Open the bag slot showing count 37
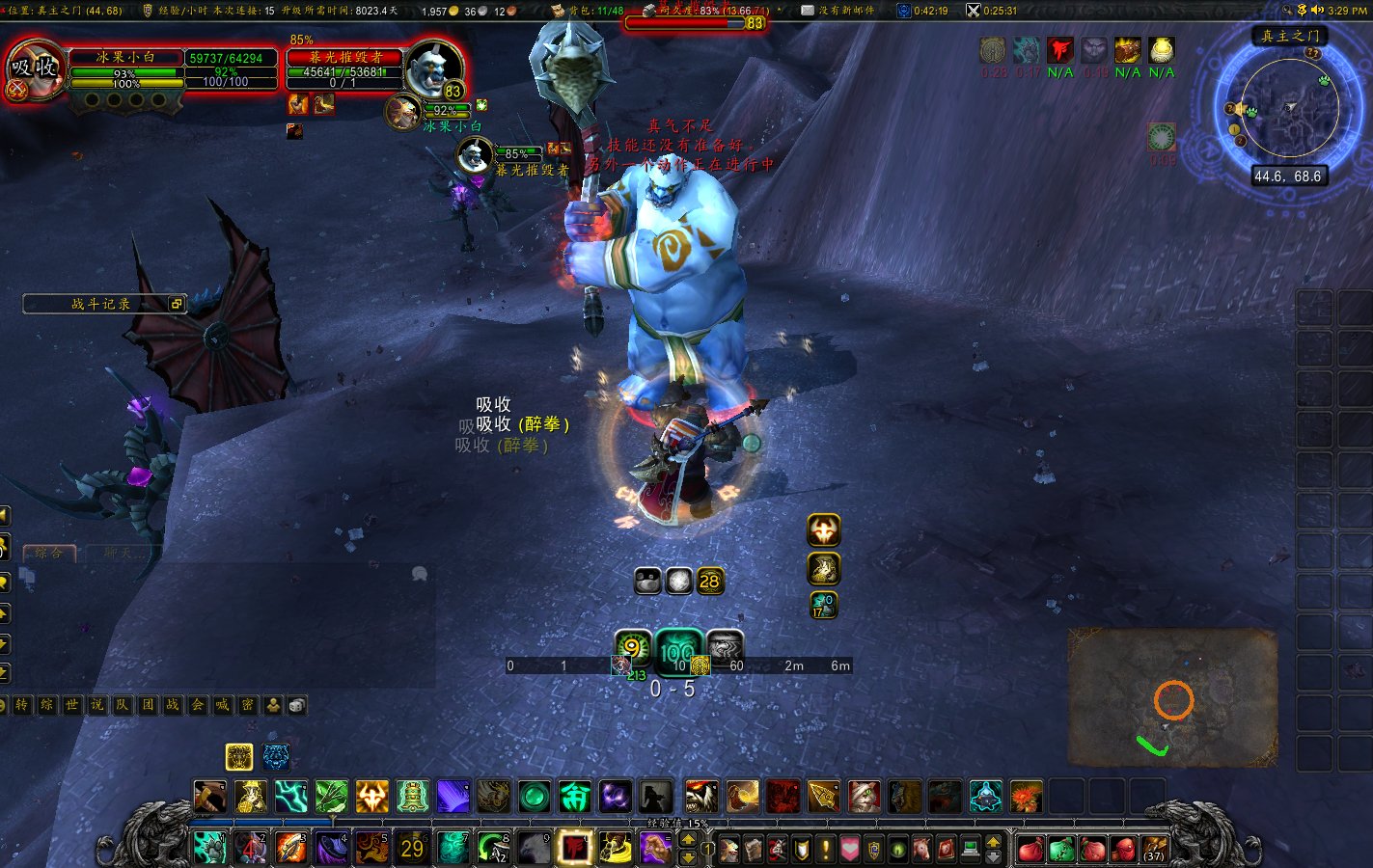This screenshot has height=868, width=1373. [1154, 849]
